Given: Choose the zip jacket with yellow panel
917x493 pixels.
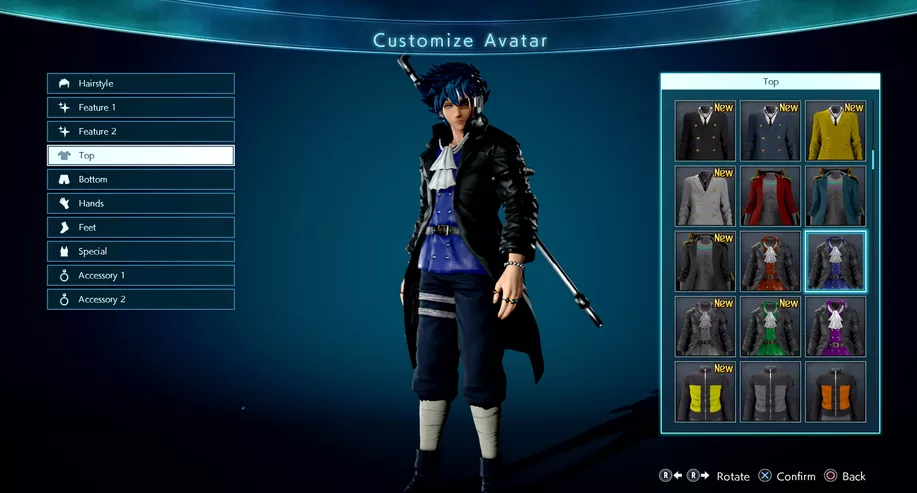Looking at the screenshot, I should (705, 391).
